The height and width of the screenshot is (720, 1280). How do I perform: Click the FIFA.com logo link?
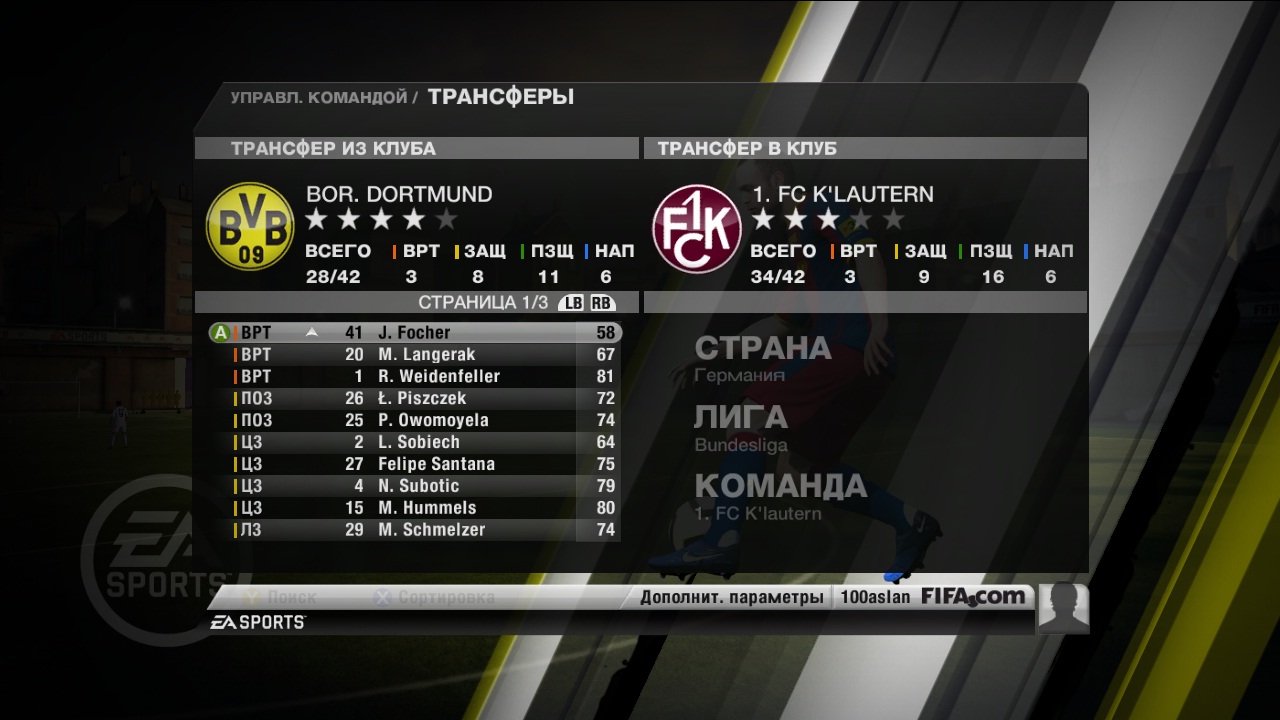click(x=974, y=597)
